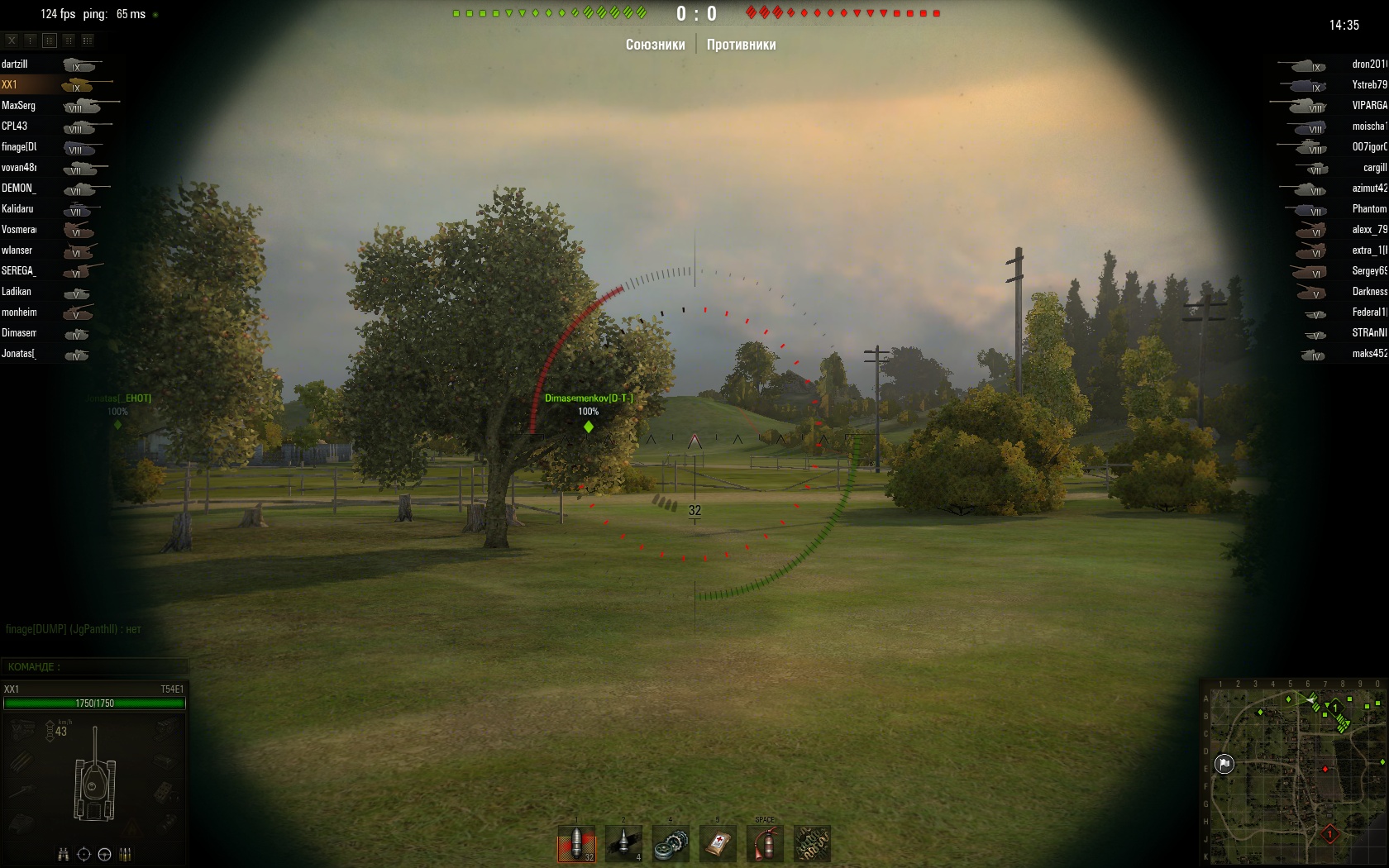Use the repair kit consumable
The image size is (1389, 868).
pos(671,844)
